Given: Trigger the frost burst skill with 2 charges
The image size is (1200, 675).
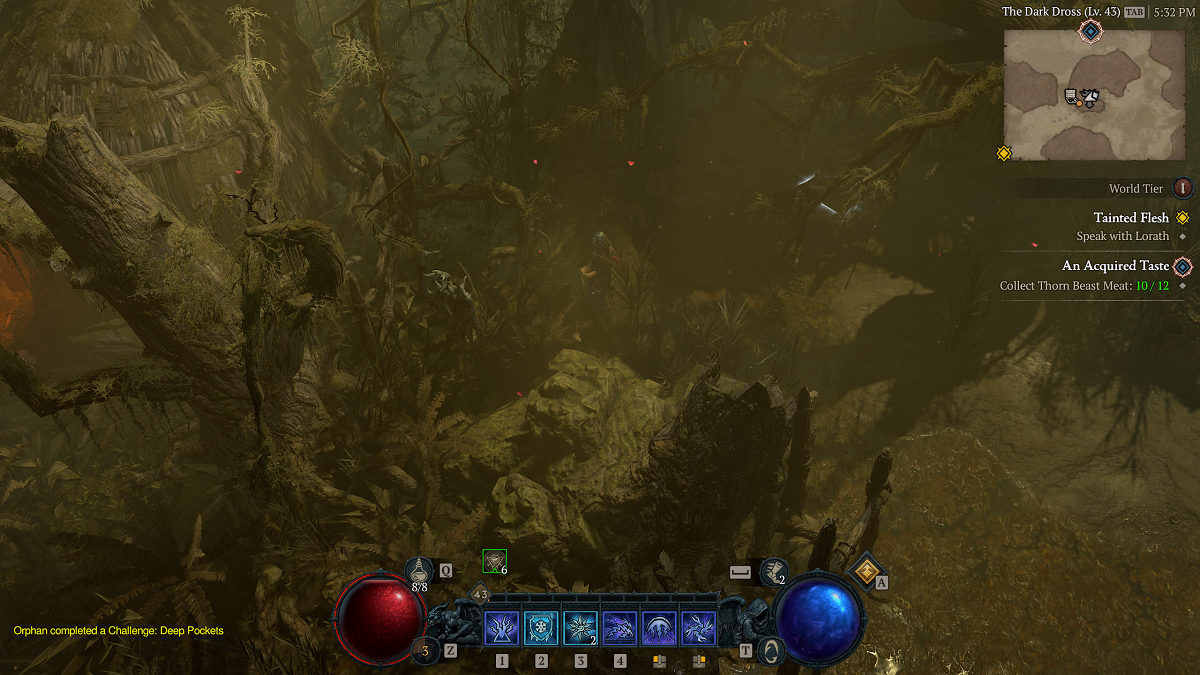Looking at the screenshot, I should coord(580,629).
